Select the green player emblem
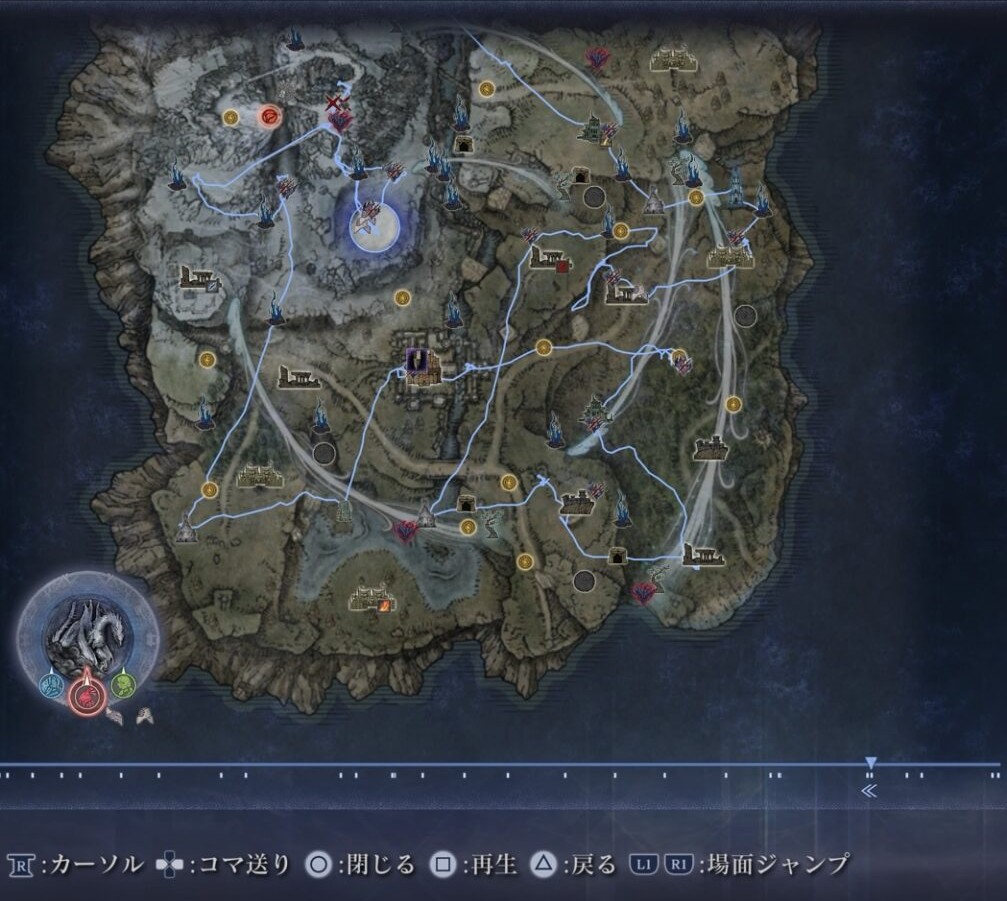This screenshot has height=901, width=1007. tap(122, 685)
